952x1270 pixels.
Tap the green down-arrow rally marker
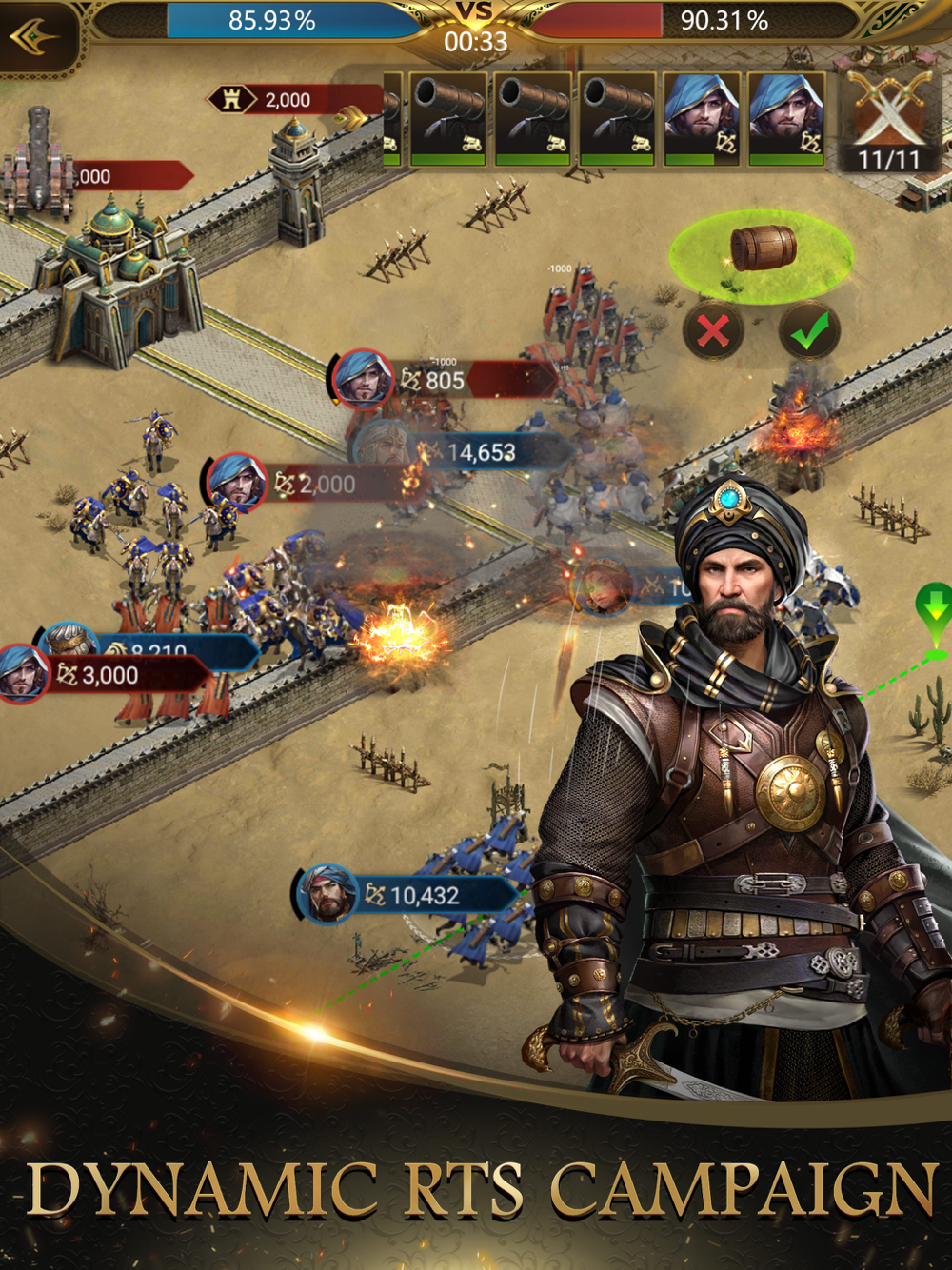coord(934,609)
